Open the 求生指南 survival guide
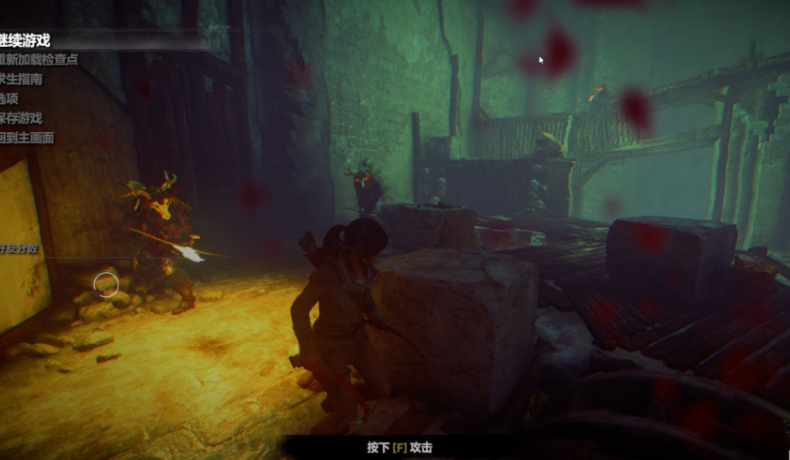This screenshot has width=790, height=460. [x=24, y=79]
